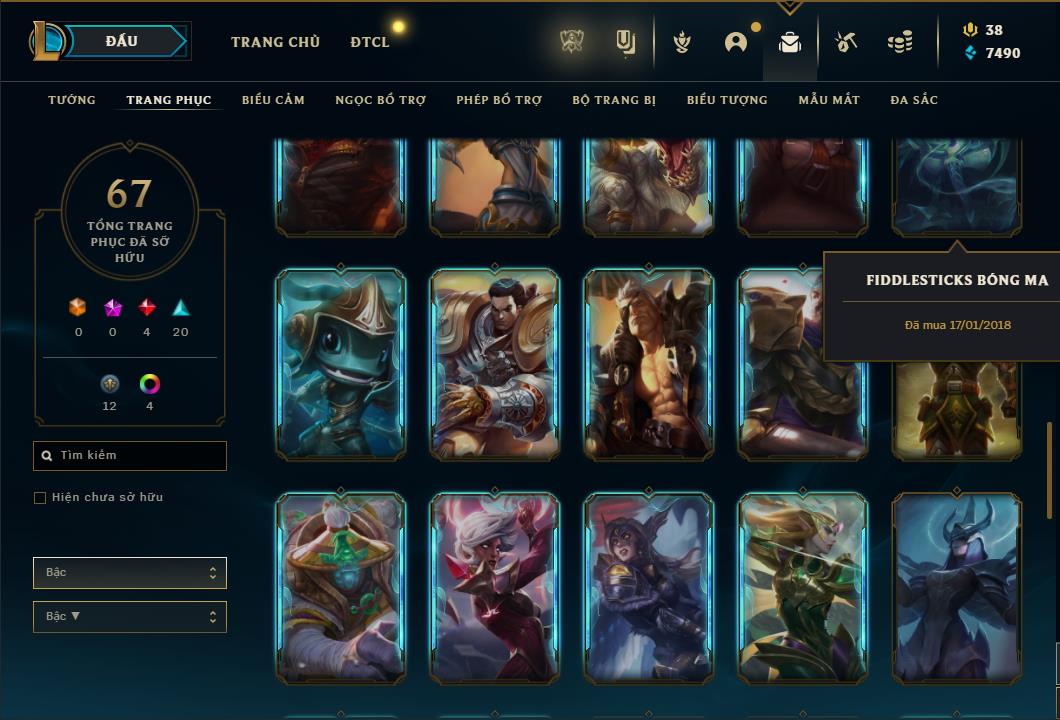Screen dimensions: 1060x720
Task: Click the ĐẤU play button
Action: click(x=122, y=41)
